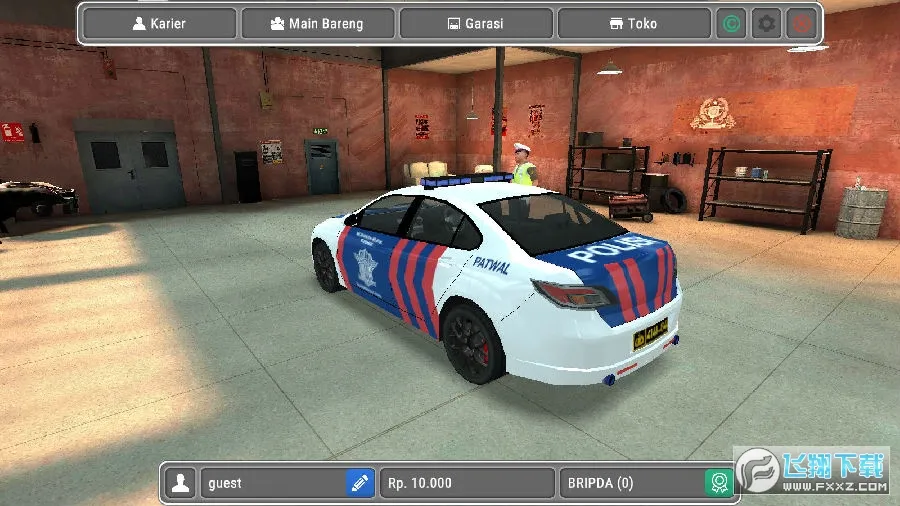Click the green copyright icon button
Viewport: 900px width, 506px height.
pos(732,23)
